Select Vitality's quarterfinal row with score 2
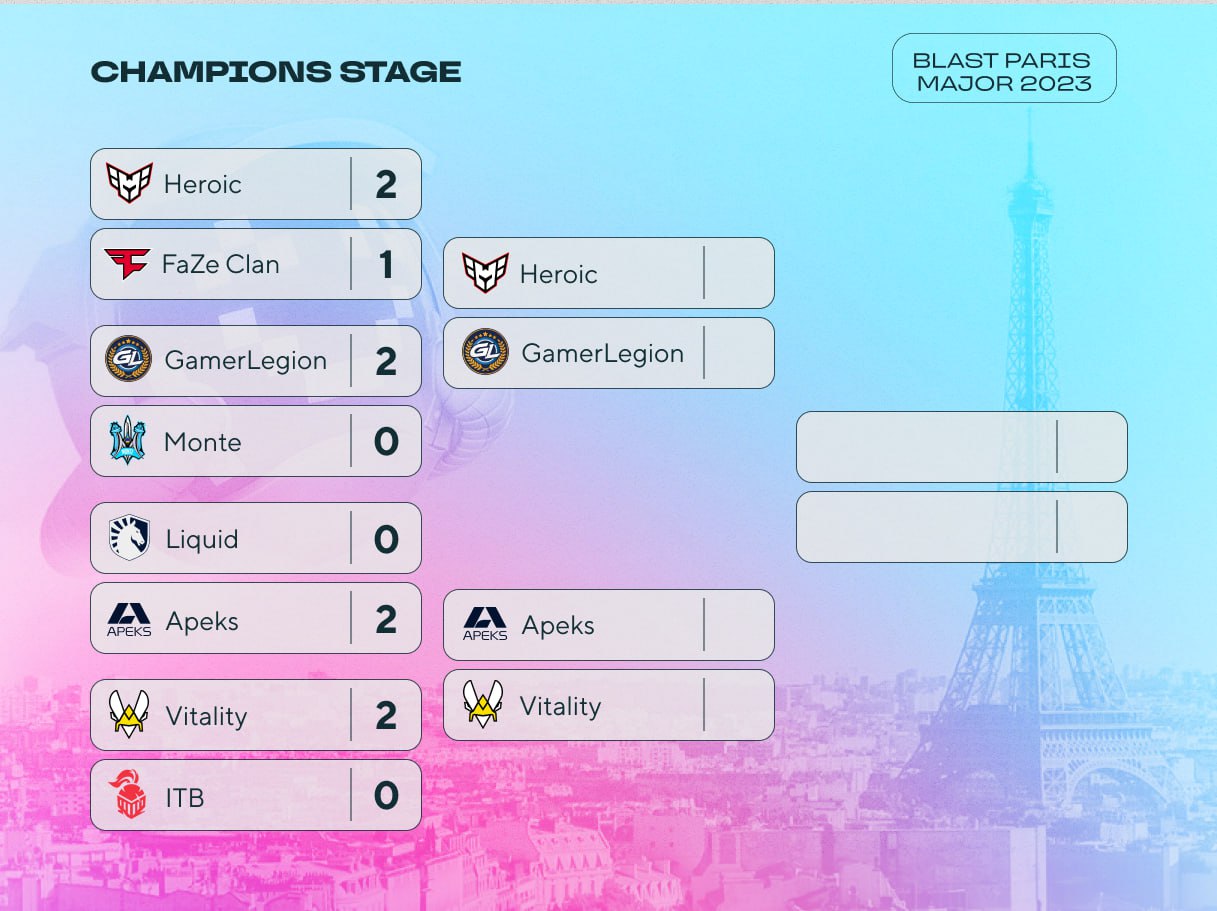 255,715
